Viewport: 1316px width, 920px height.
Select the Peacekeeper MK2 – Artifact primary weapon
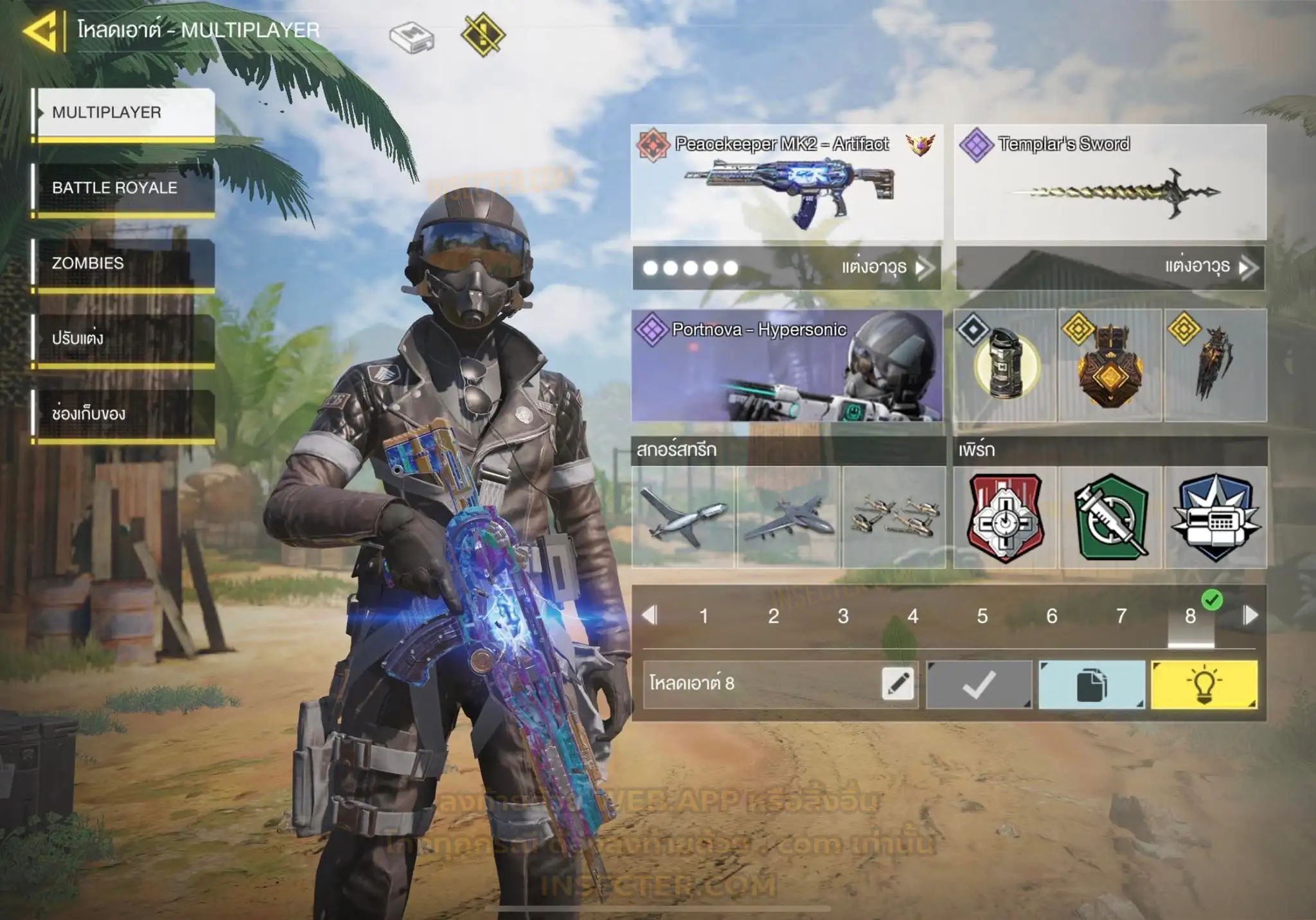pos(787,183)
